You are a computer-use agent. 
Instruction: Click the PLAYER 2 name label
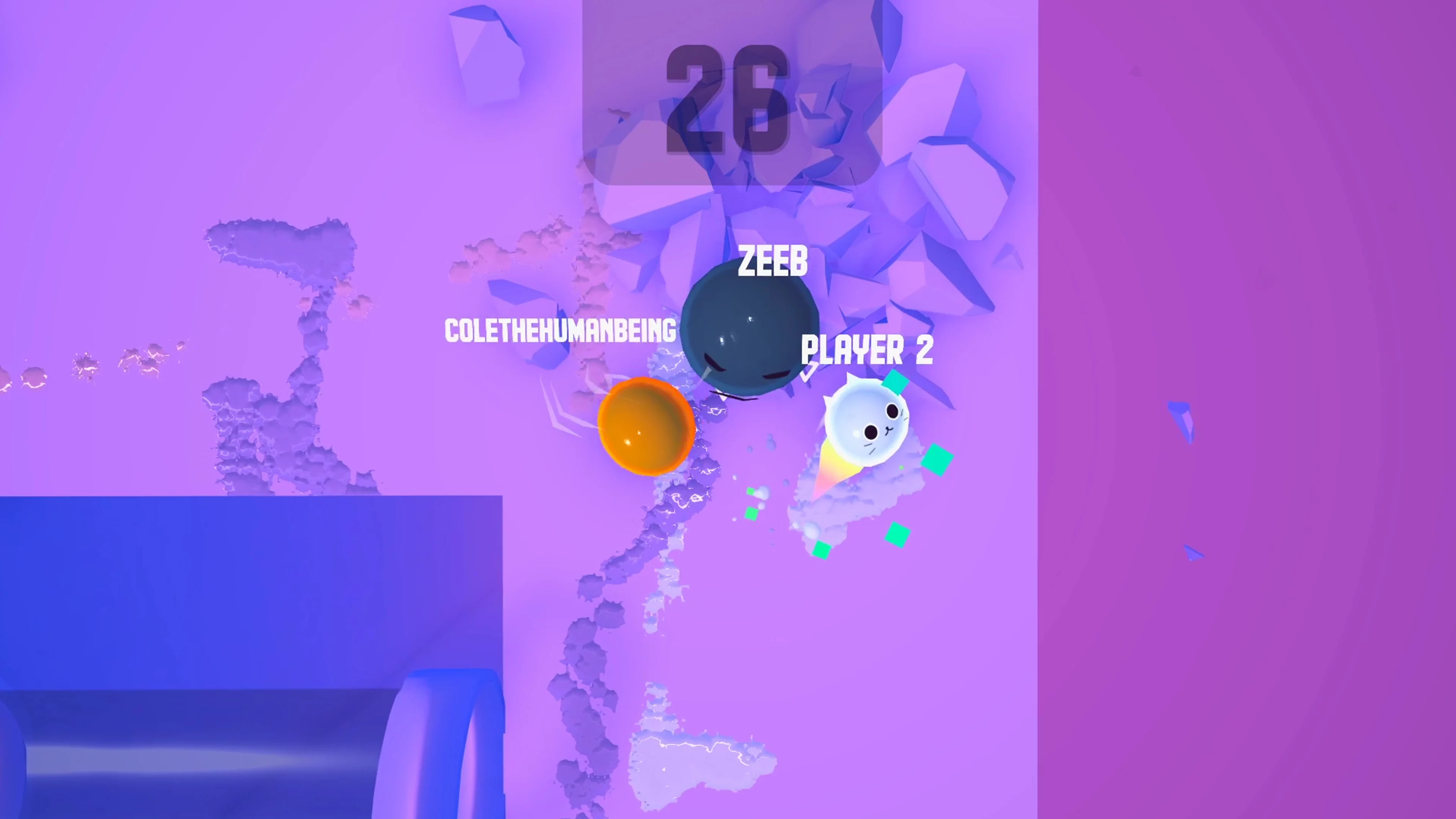click(x=868, y=350)
